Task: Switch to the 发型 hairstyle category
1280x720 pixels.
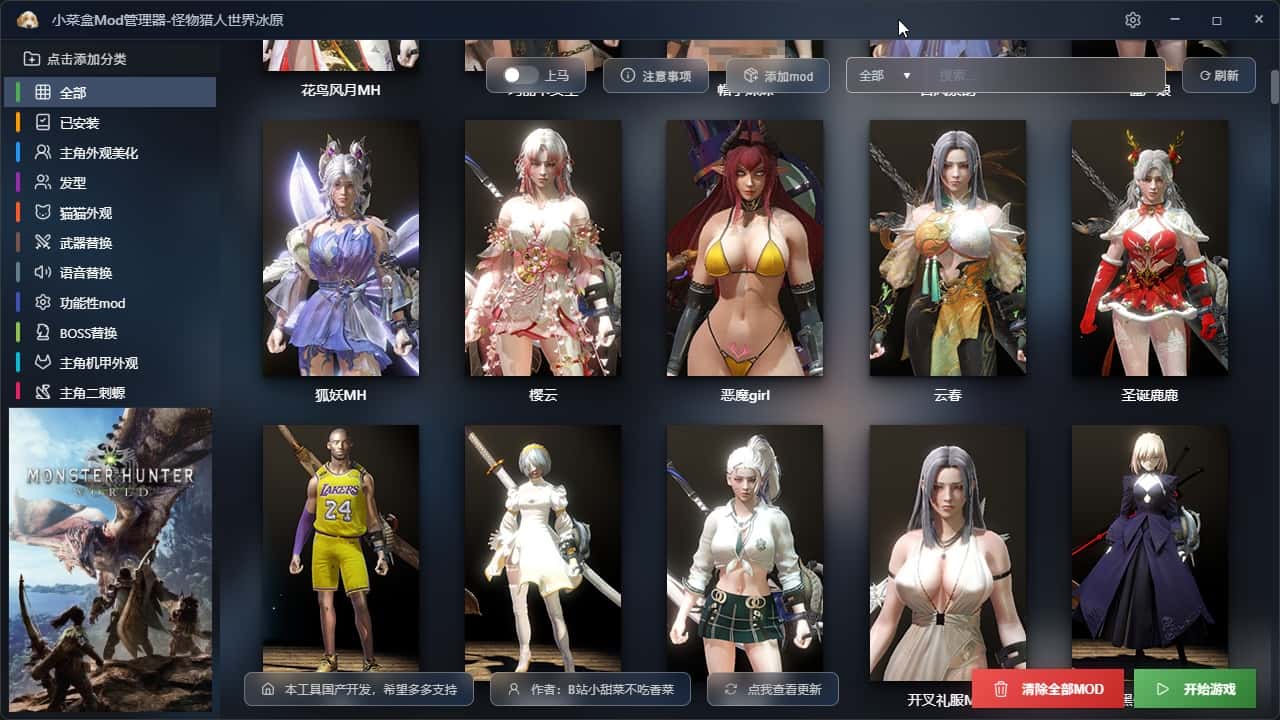Action: pyautogui.click(x=73, y=183)
